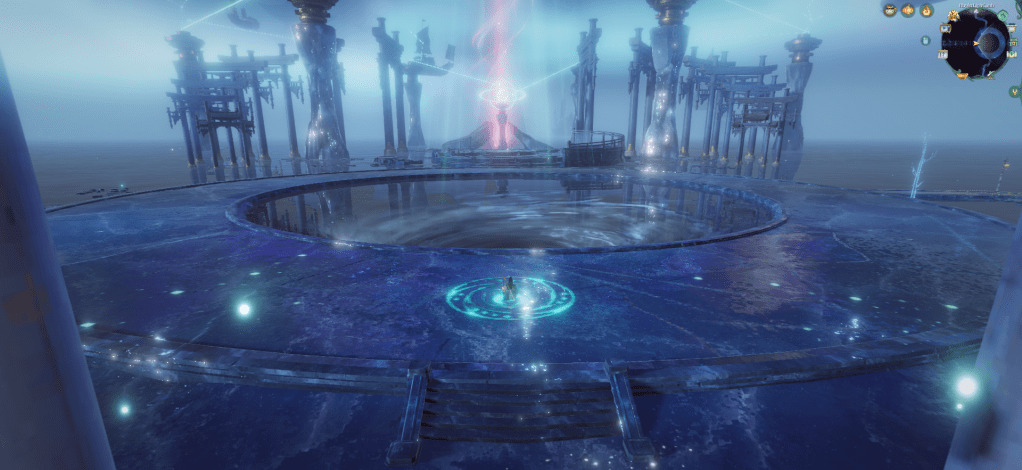
Task: Toggle the round green button below minimap
Action: (1015, 91)
